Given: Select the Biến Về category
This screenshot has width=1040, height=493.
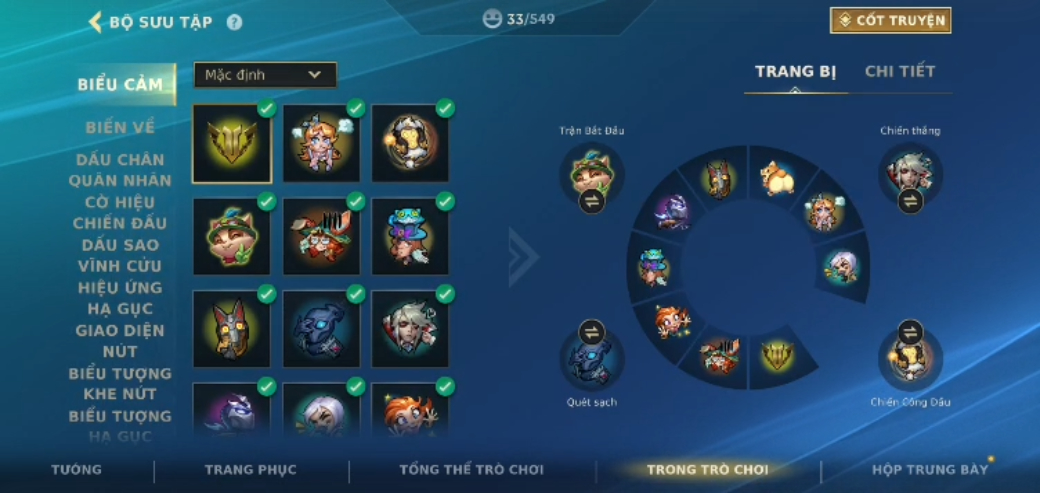Looking at the screenshot, I should click(x=120, y=127).
